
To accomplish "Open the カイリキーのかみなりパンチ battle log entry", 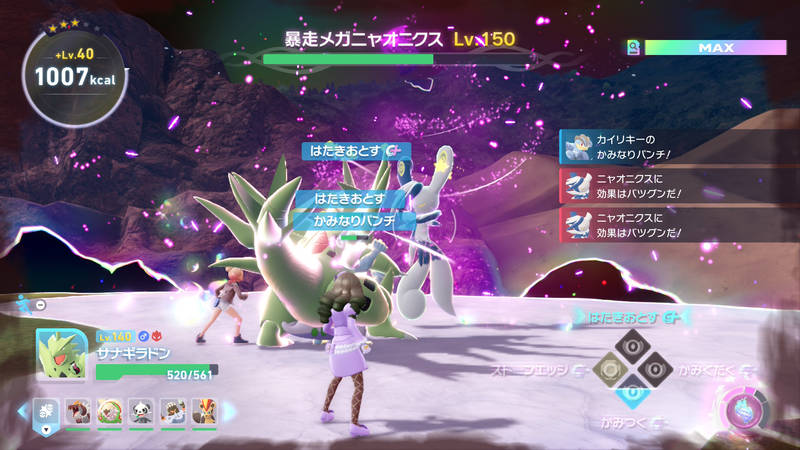I will point(670,146).
